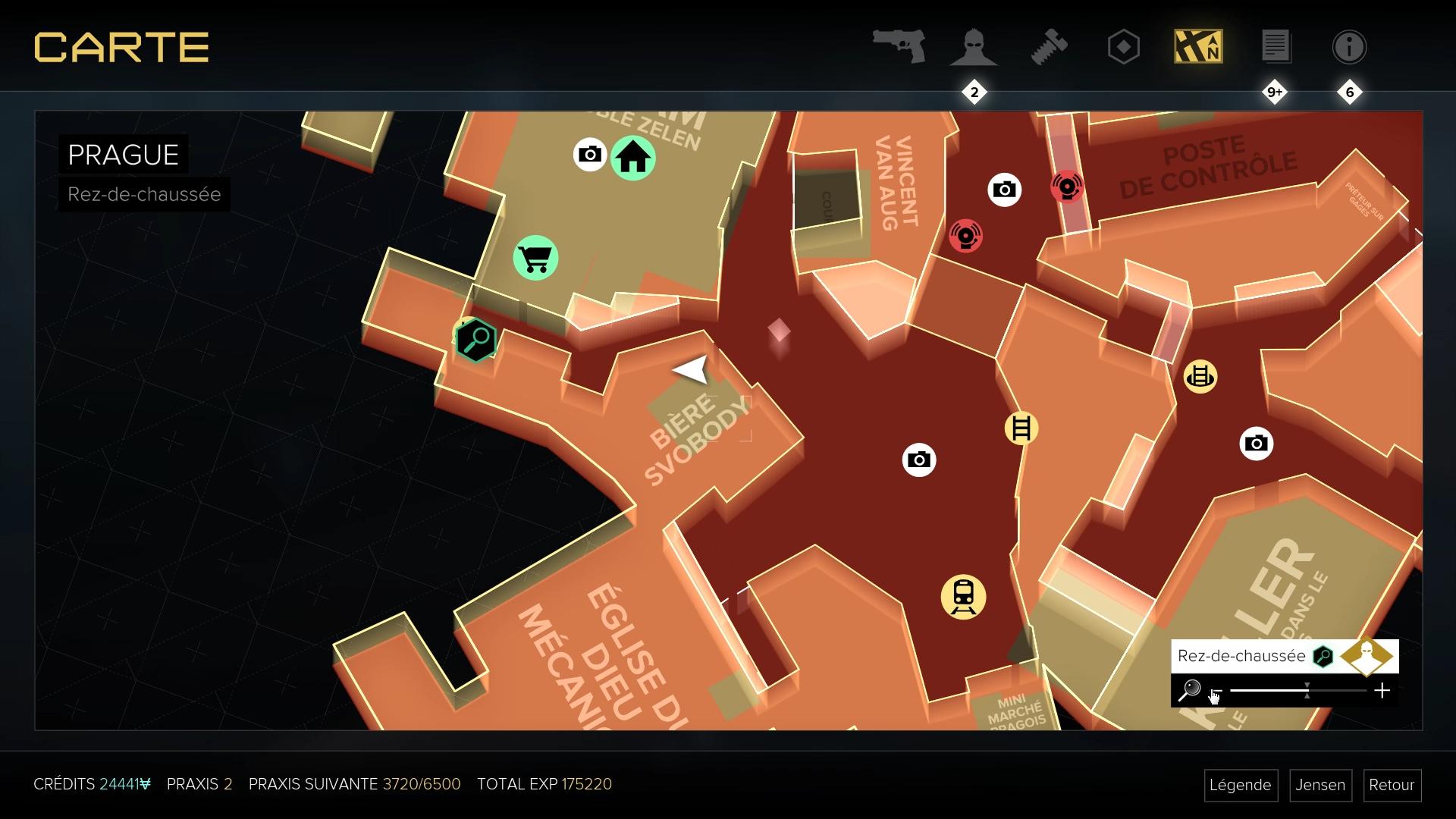1456x819 pixels.
Task: Select the weapons inventory pistol icon
Action: click(899, 46)
